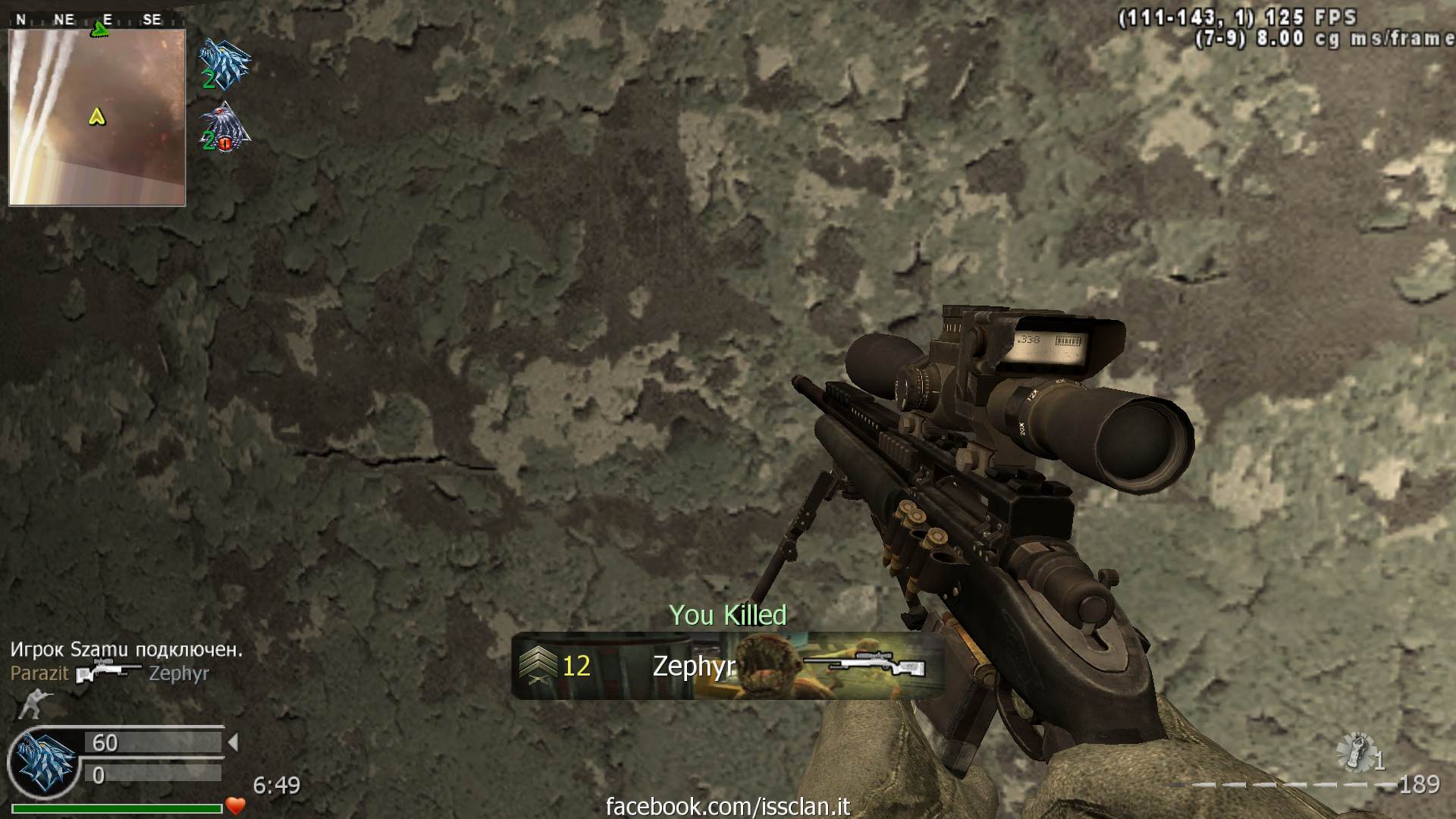Click the sniper rifle icon on the kill card
The image size is (1456, 819).
pyautogui.click(x=864, y=665)
